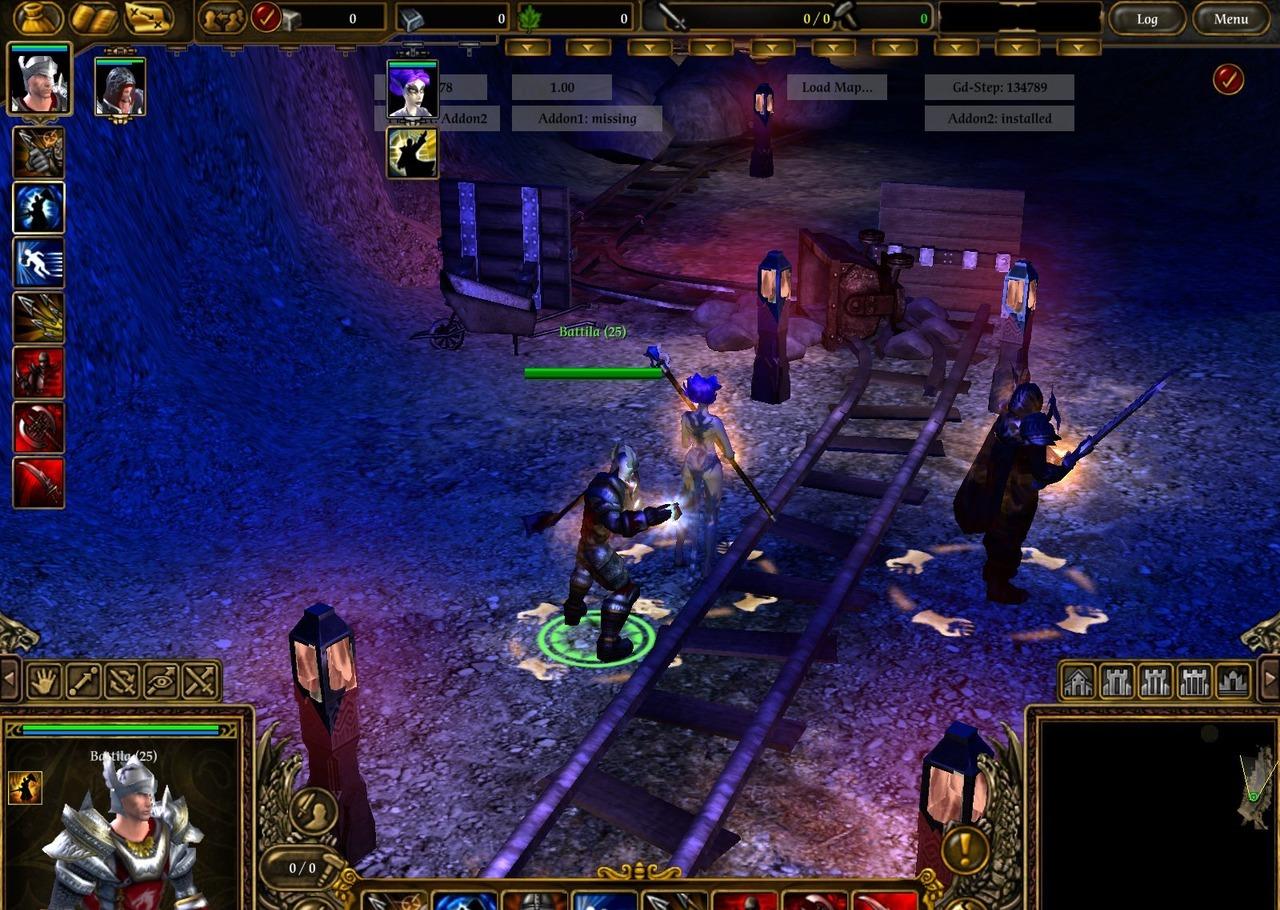Use the blue glowing figure skill
Image resolution: width=1280 pixels, height=910 pixels.
pyautogui.click(x=39, y=208)
